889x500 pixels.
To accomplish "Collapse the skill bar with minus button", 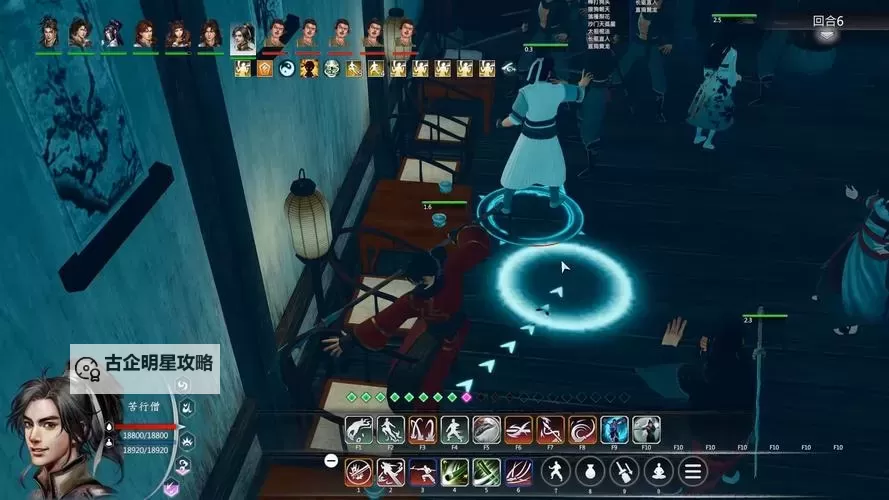I will point(331,461).
